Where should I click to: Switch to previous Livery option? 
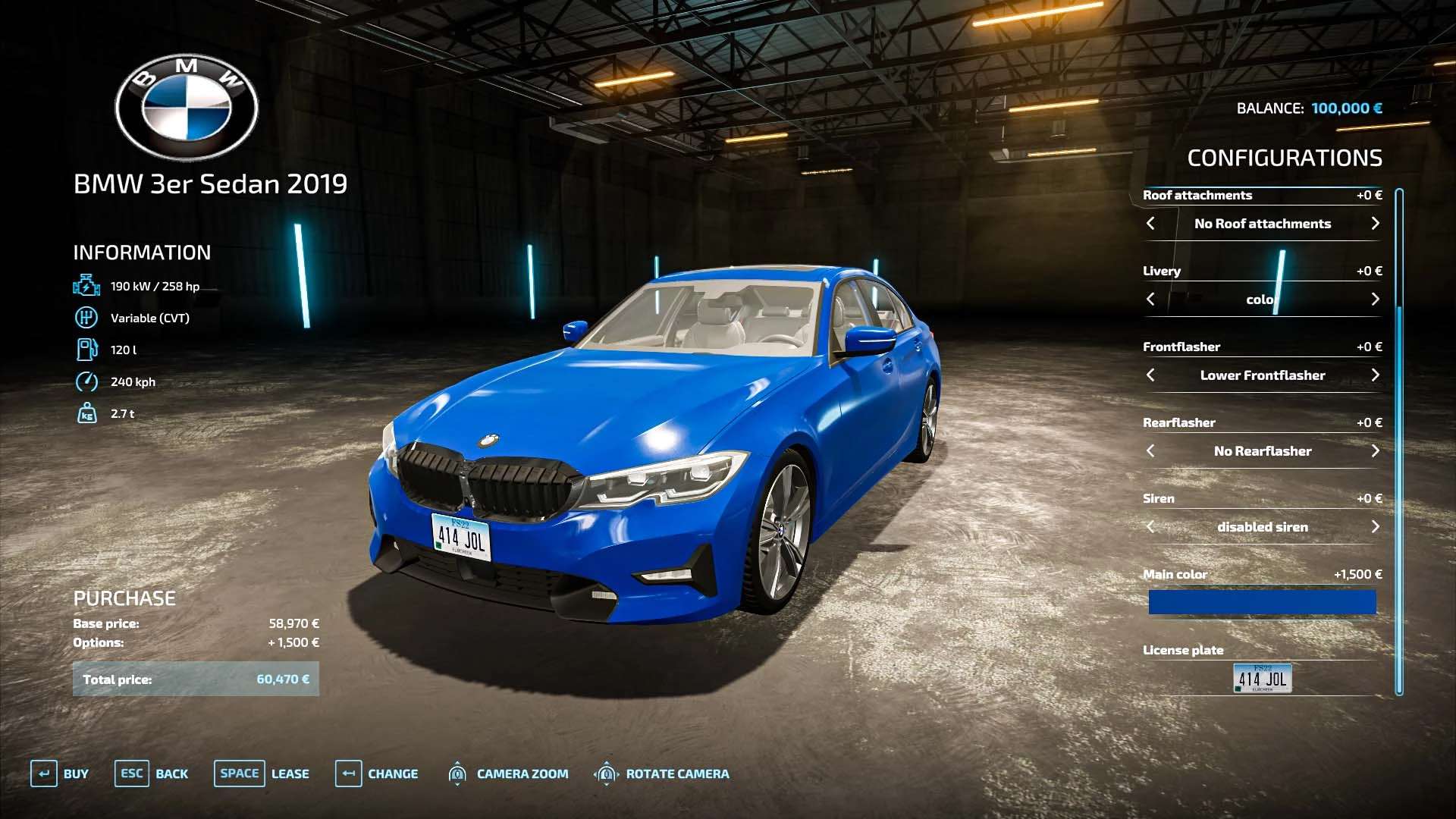point(1150,300)
